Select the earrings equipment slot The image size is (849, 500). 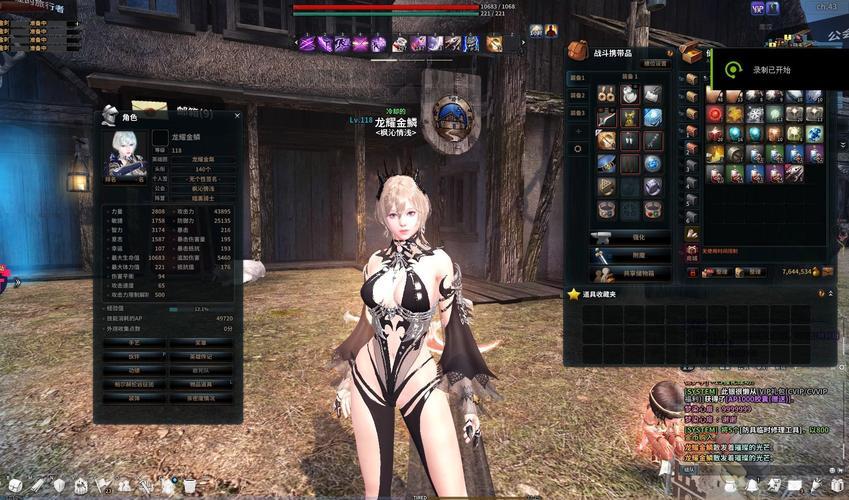(x=606, y=93)
